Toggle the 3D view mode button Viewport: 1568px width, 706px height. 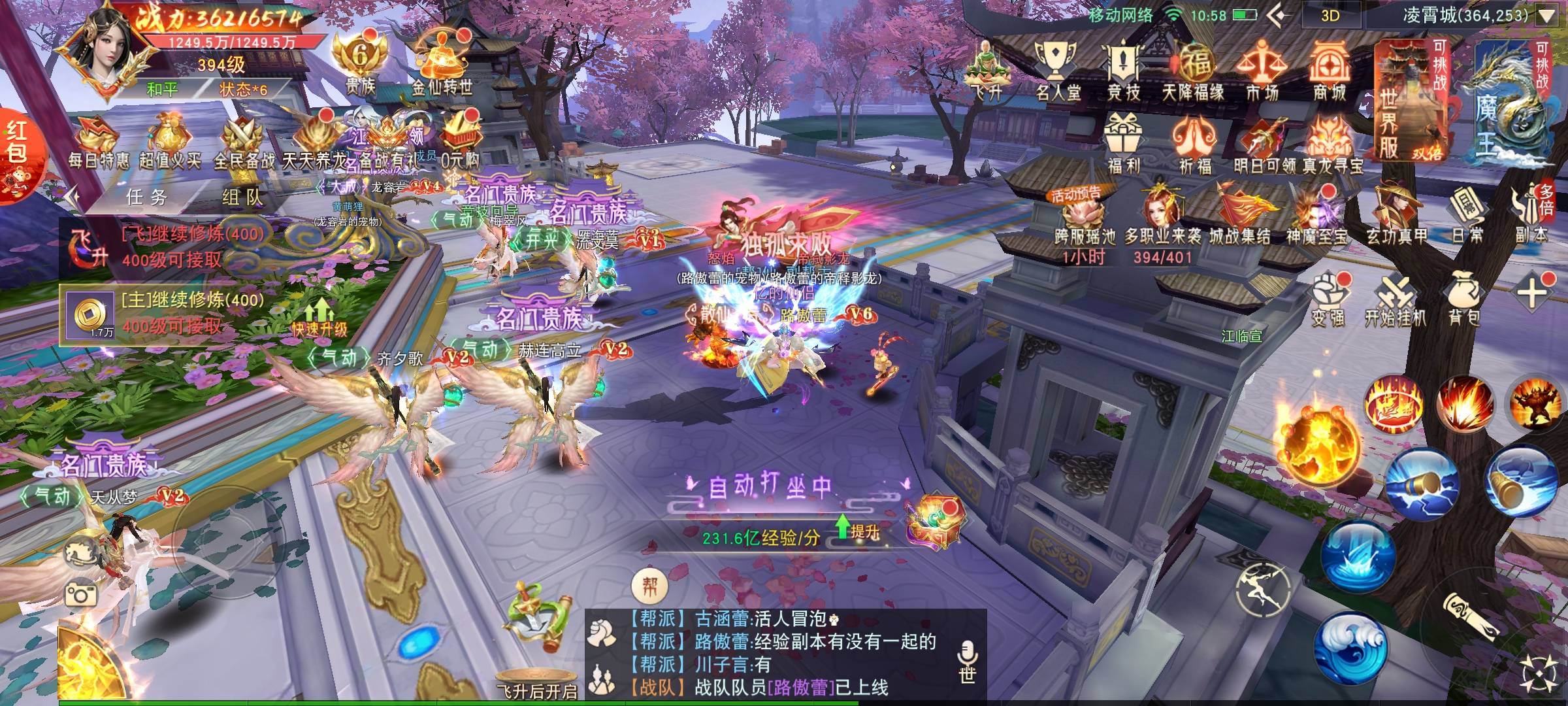(1330, 16)
